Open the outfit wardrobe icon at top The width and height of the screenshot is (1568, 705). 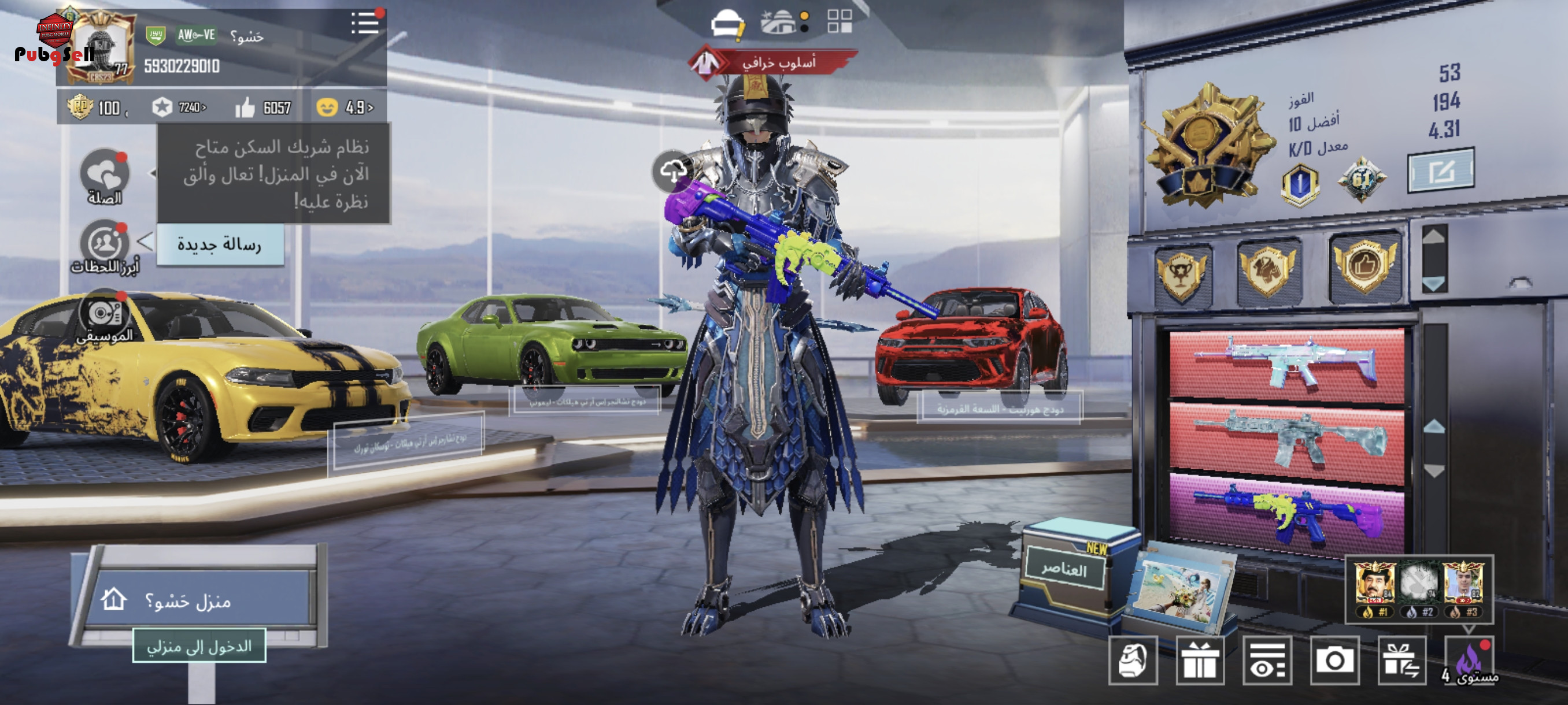click(727, 24)
